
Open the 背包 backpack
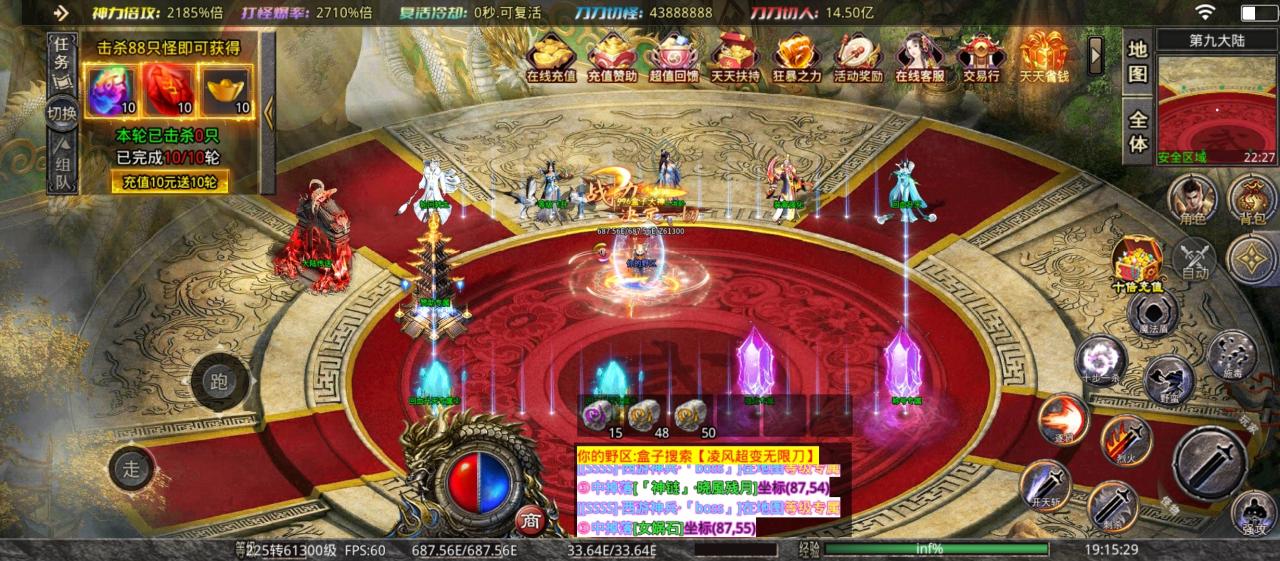pos(1252,196)
